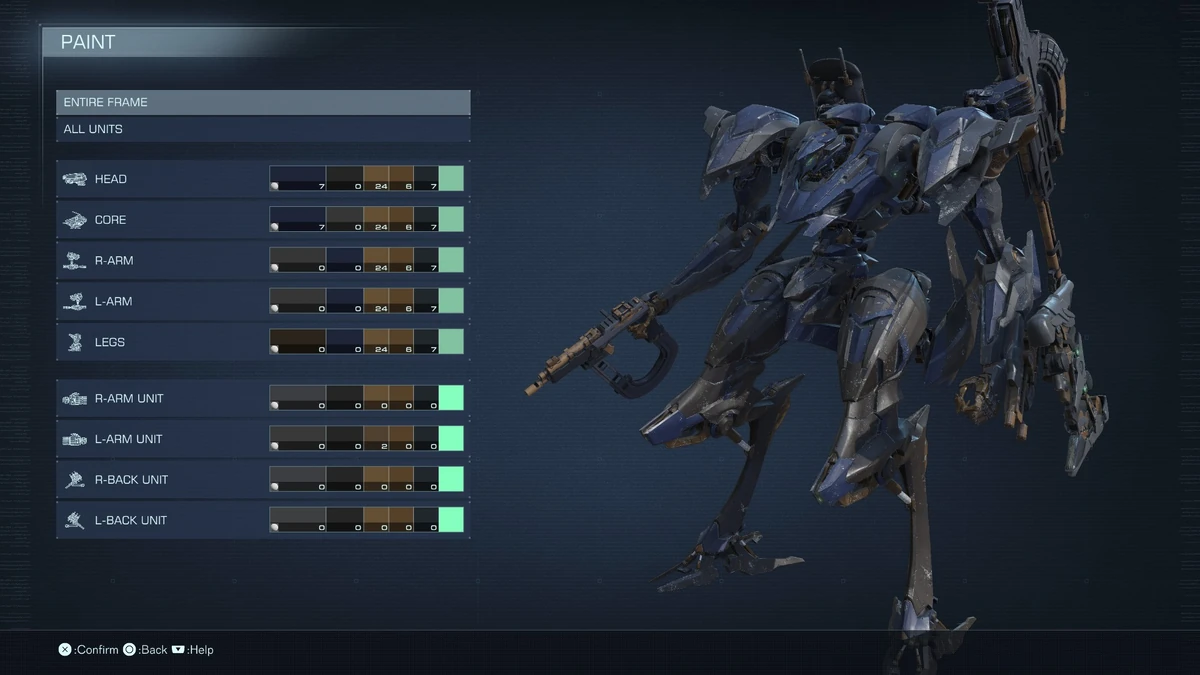1200x675 pixels.
Task: Select the R-Arm Unit paint row
Action: point(160,398)
